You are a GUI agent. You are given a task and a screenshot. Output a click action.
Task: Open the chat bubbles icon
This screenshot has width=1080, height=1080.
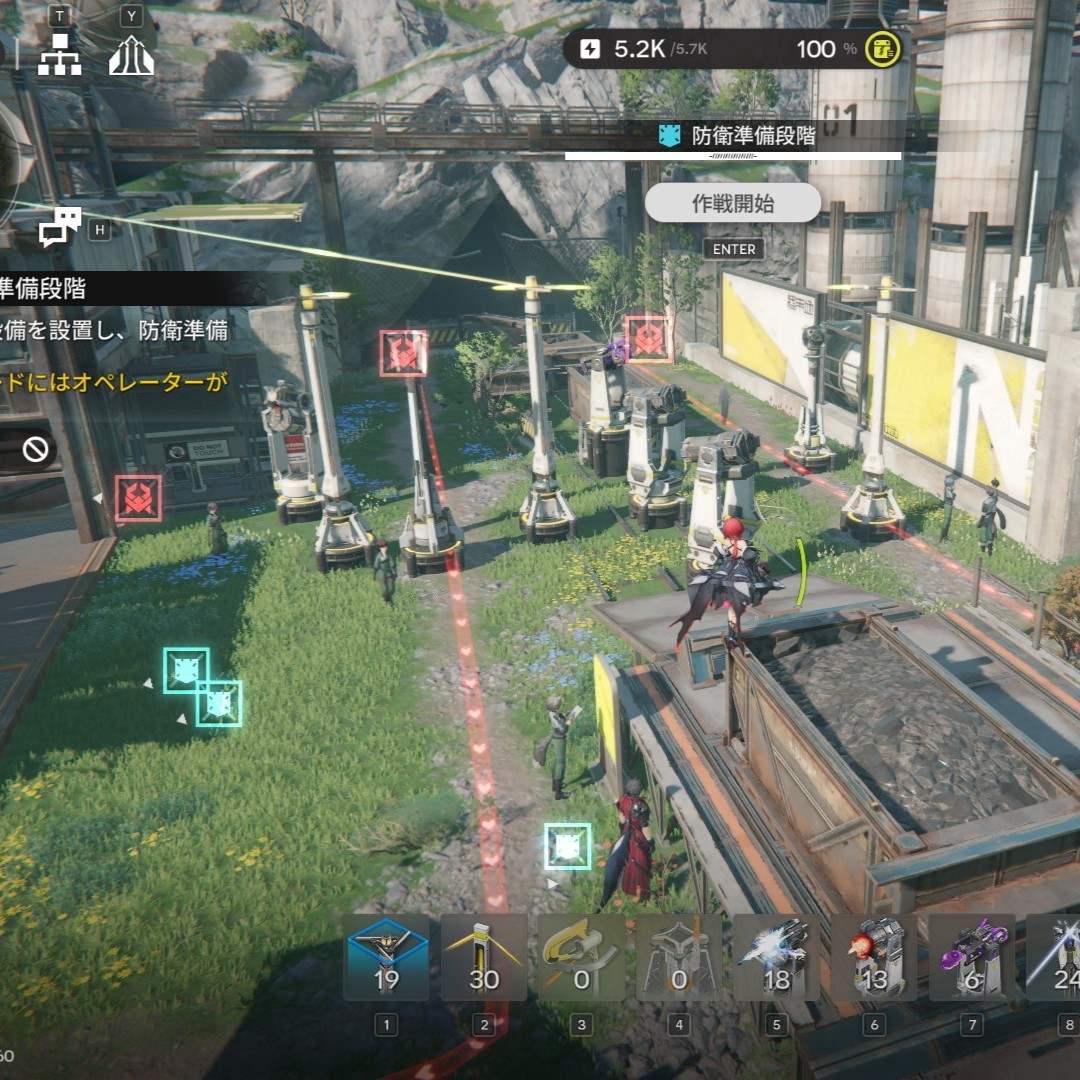pos(60,228)
